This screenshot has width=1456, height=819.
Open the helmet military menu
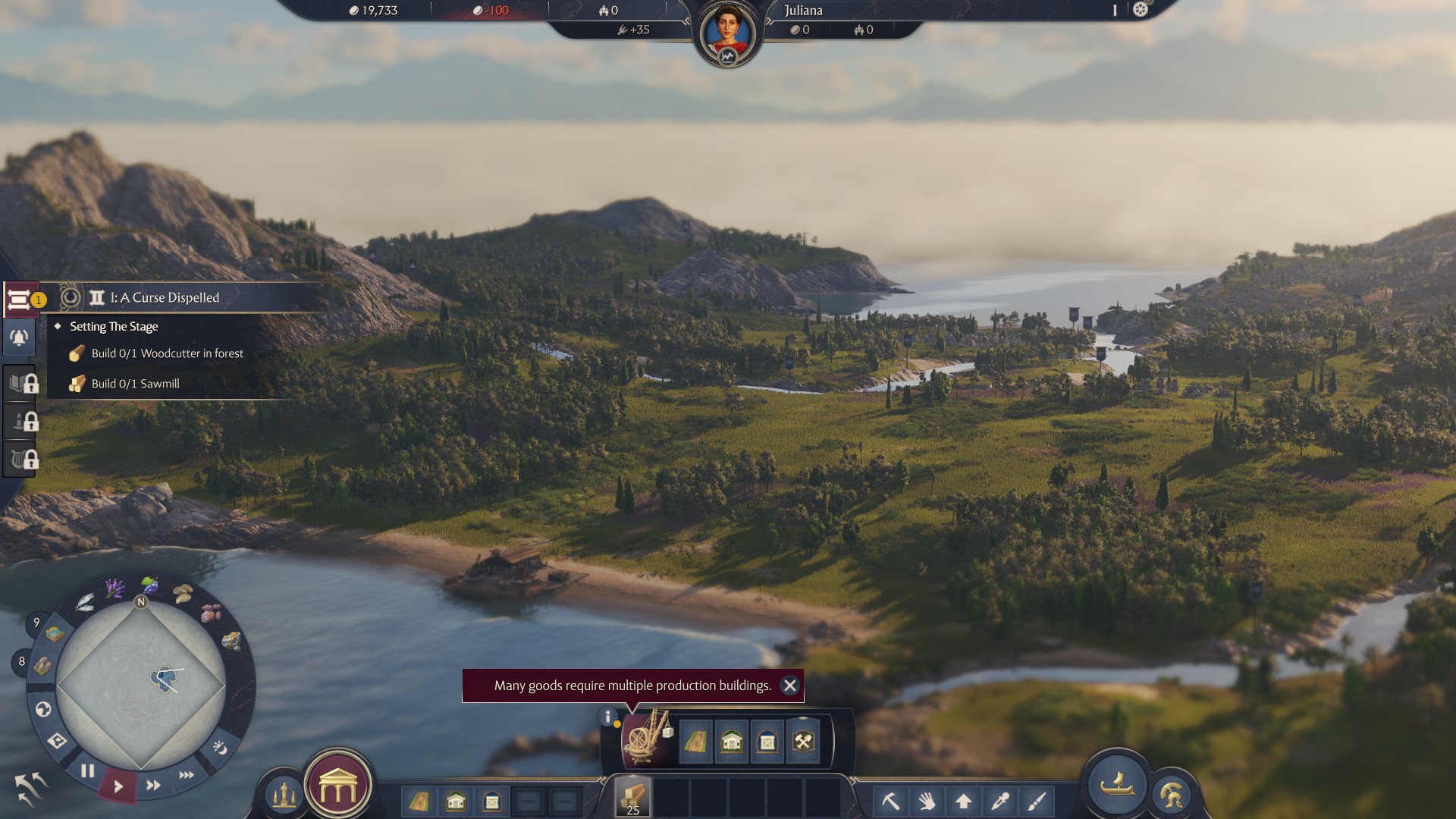tap(1171, 795)
